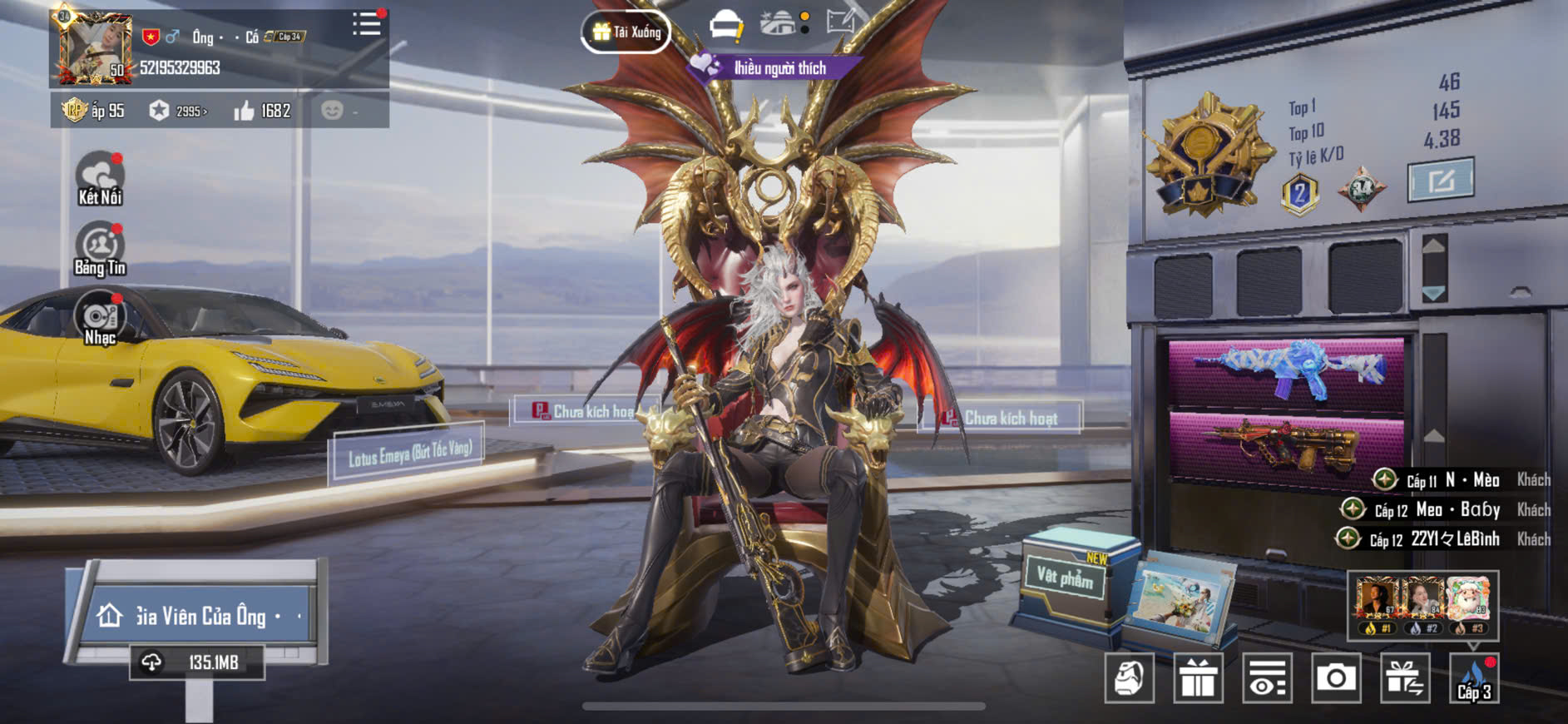Open the sofa furniture icon
This screenshot has width=1568, height=724.
[725, 25]
